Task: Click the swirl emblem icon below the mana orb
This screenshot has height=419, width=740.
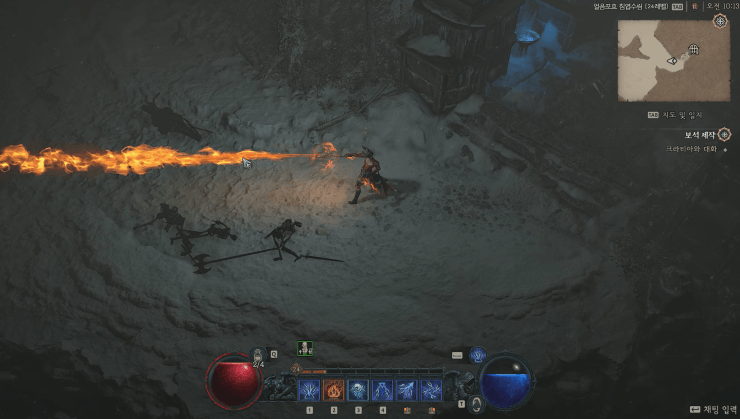Action: pos(477,404)
